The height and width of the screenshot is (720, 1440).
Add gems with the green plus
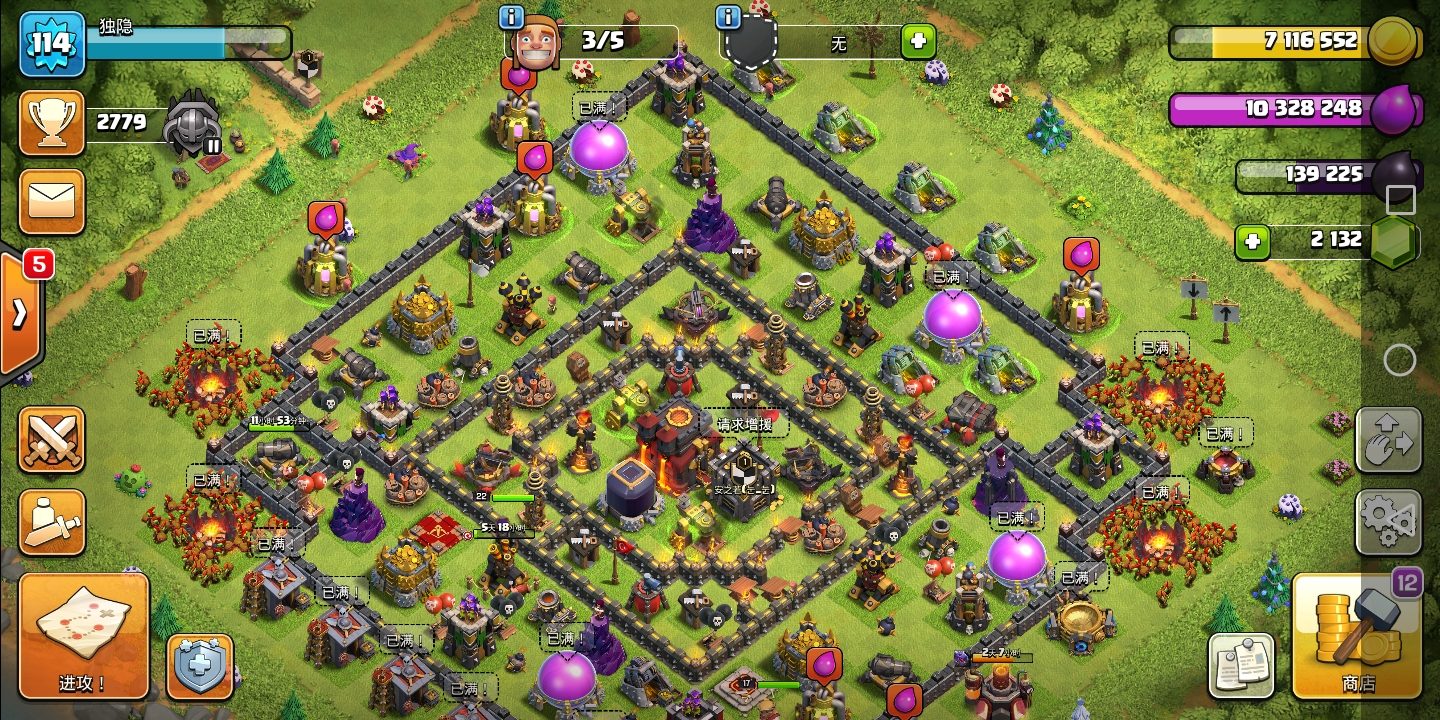(1252, 241)
